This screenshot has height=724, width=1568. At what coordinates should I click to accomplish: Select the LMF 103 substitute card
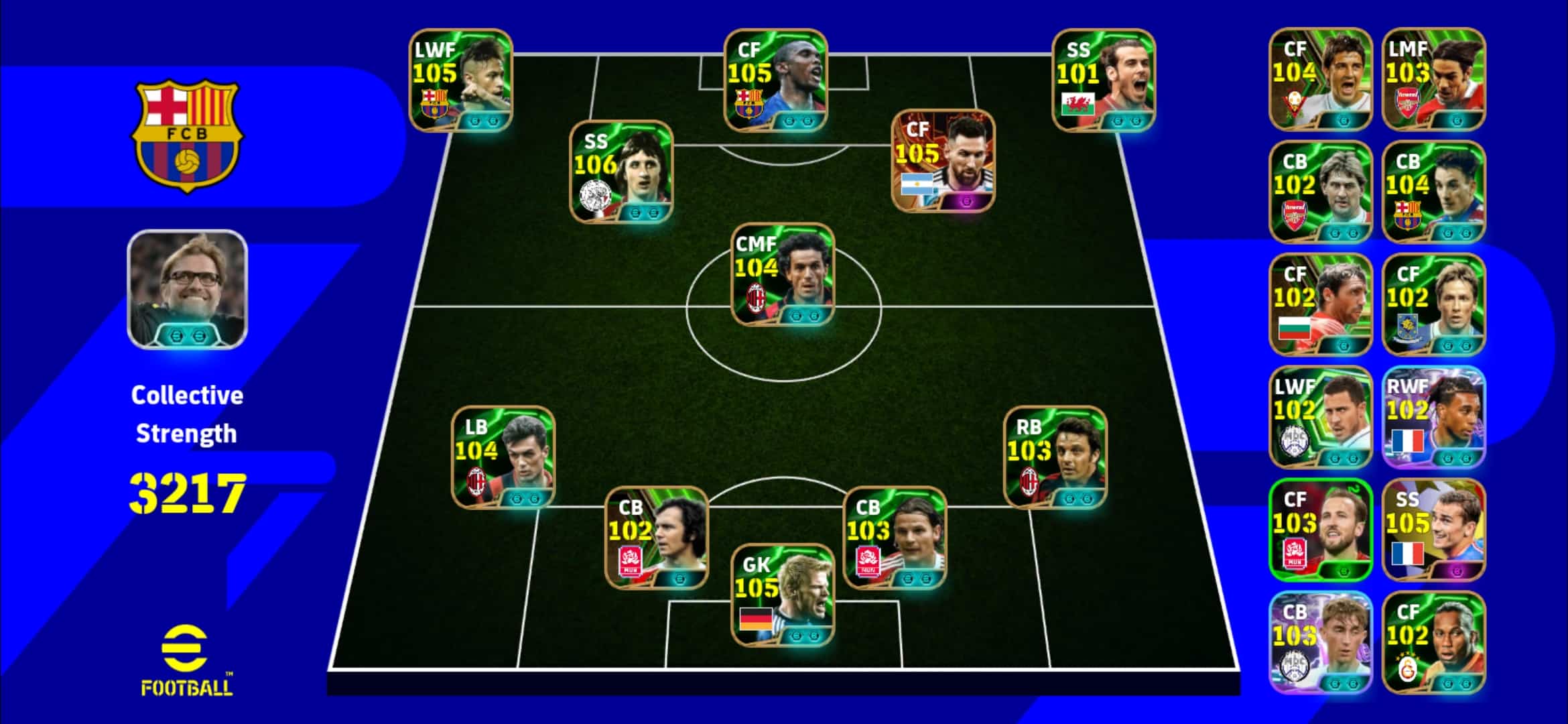coord(1433,79)
